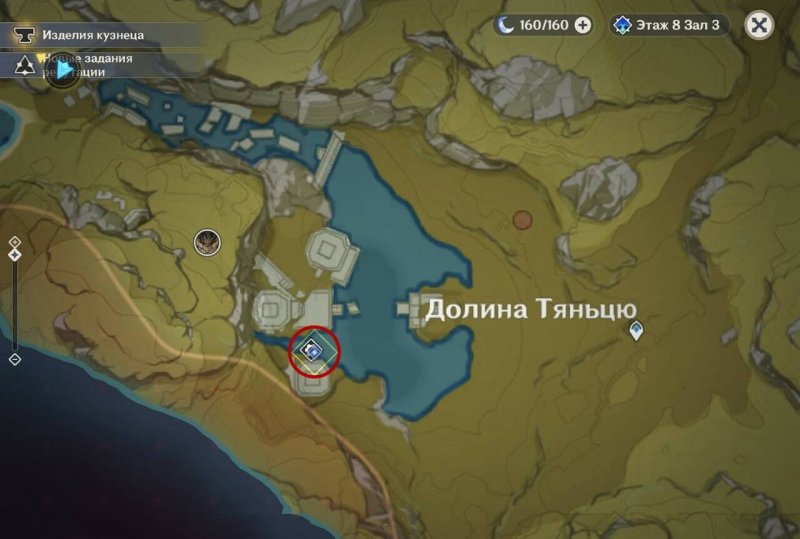The width and height of the screenshot is (800, 539).
Task: Click the zoom-out button below the zoom slider
Action: pyautogui.click(x=15, y=359)
